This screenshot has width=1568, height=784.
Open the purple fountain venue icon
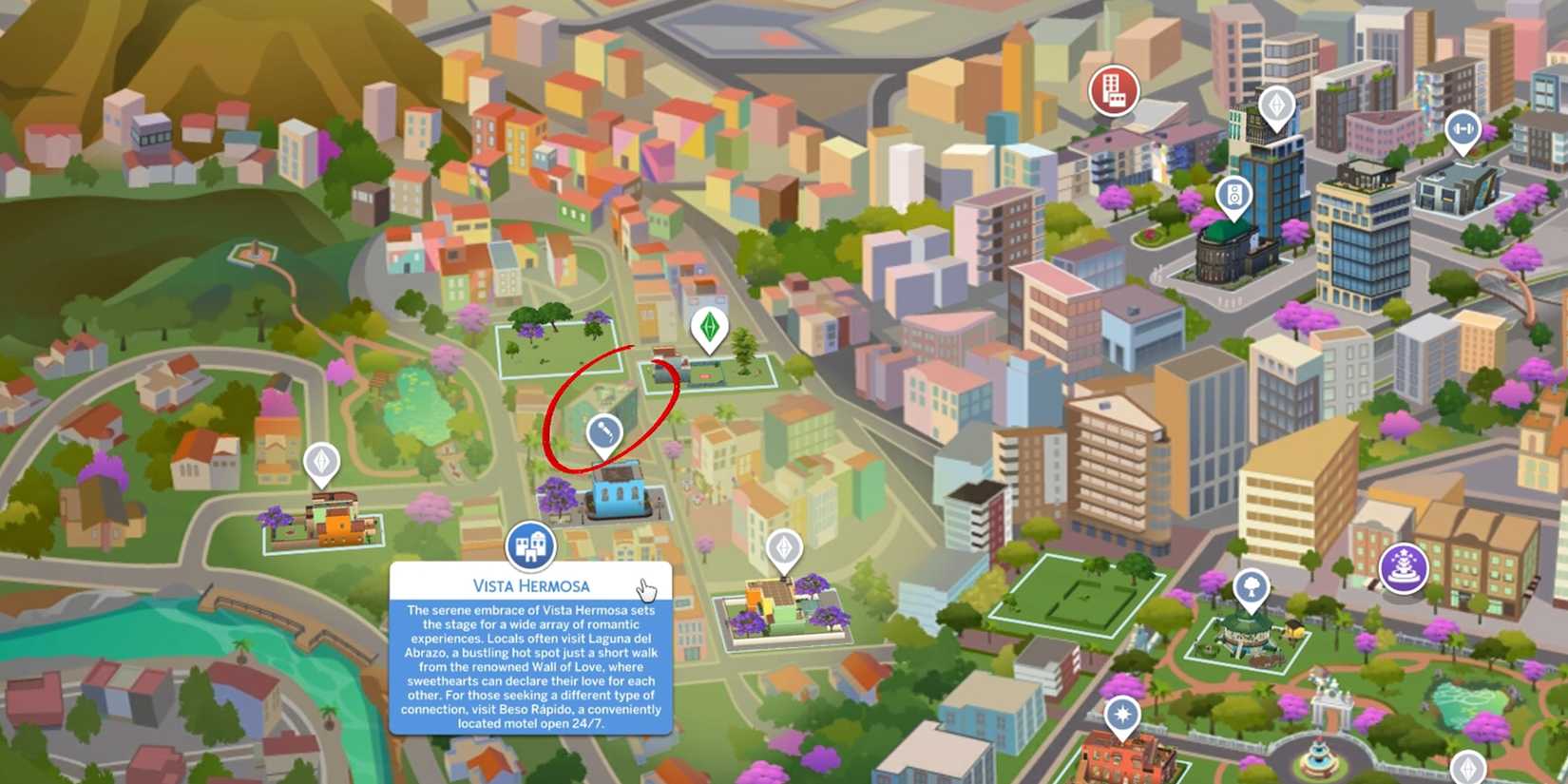1402,567
